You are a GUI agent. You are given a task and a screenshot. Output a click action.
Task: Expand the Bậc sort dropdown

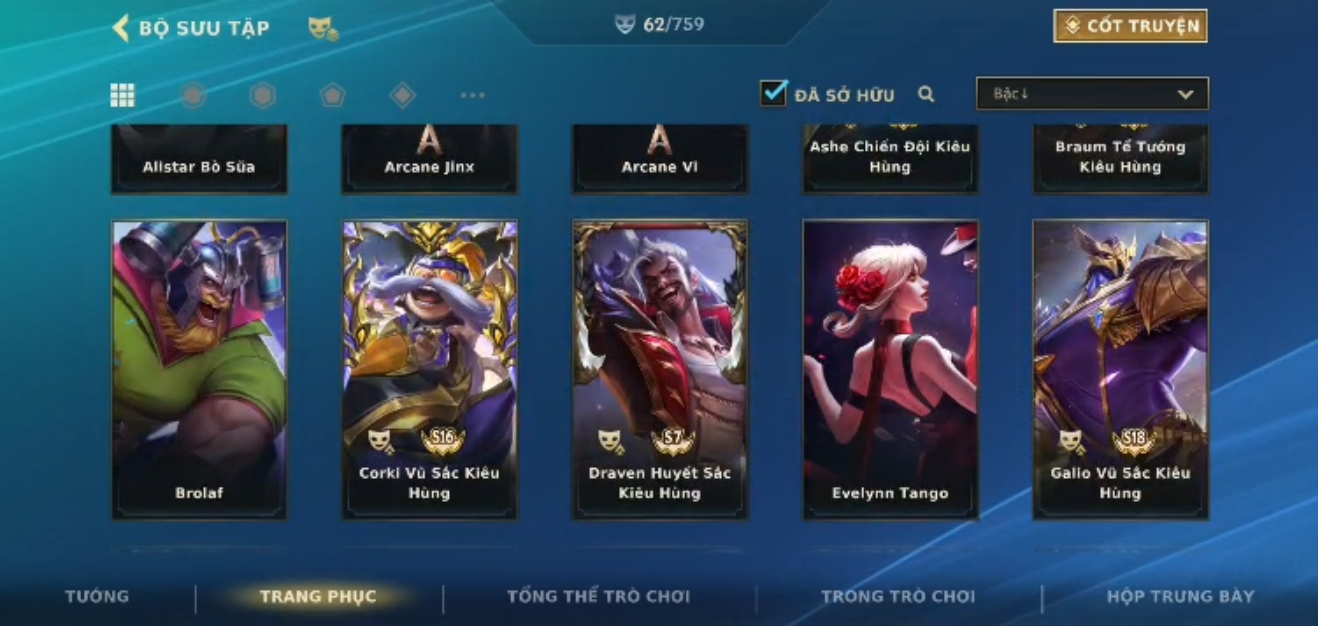(x=1092, y=94)
